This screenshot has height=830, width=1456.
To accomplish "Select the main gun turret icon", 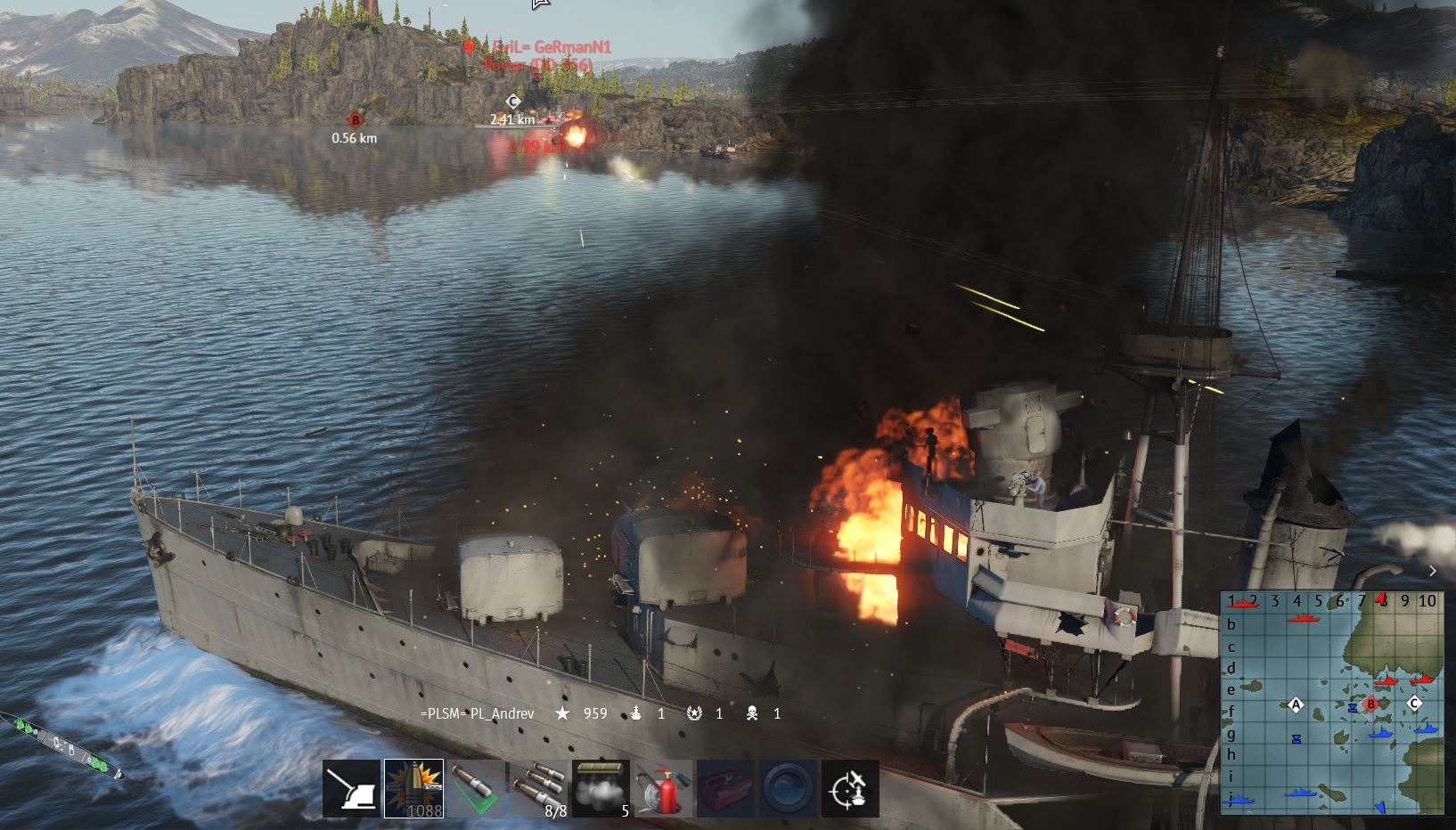I will point(351,788).
